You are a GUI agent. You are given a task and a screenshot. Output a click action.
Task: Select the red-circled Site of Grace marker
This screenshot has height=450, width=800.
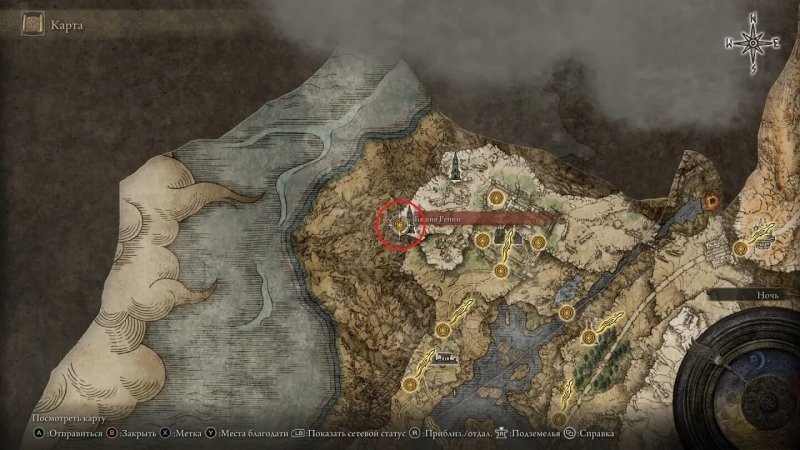(x=400, y=225)
